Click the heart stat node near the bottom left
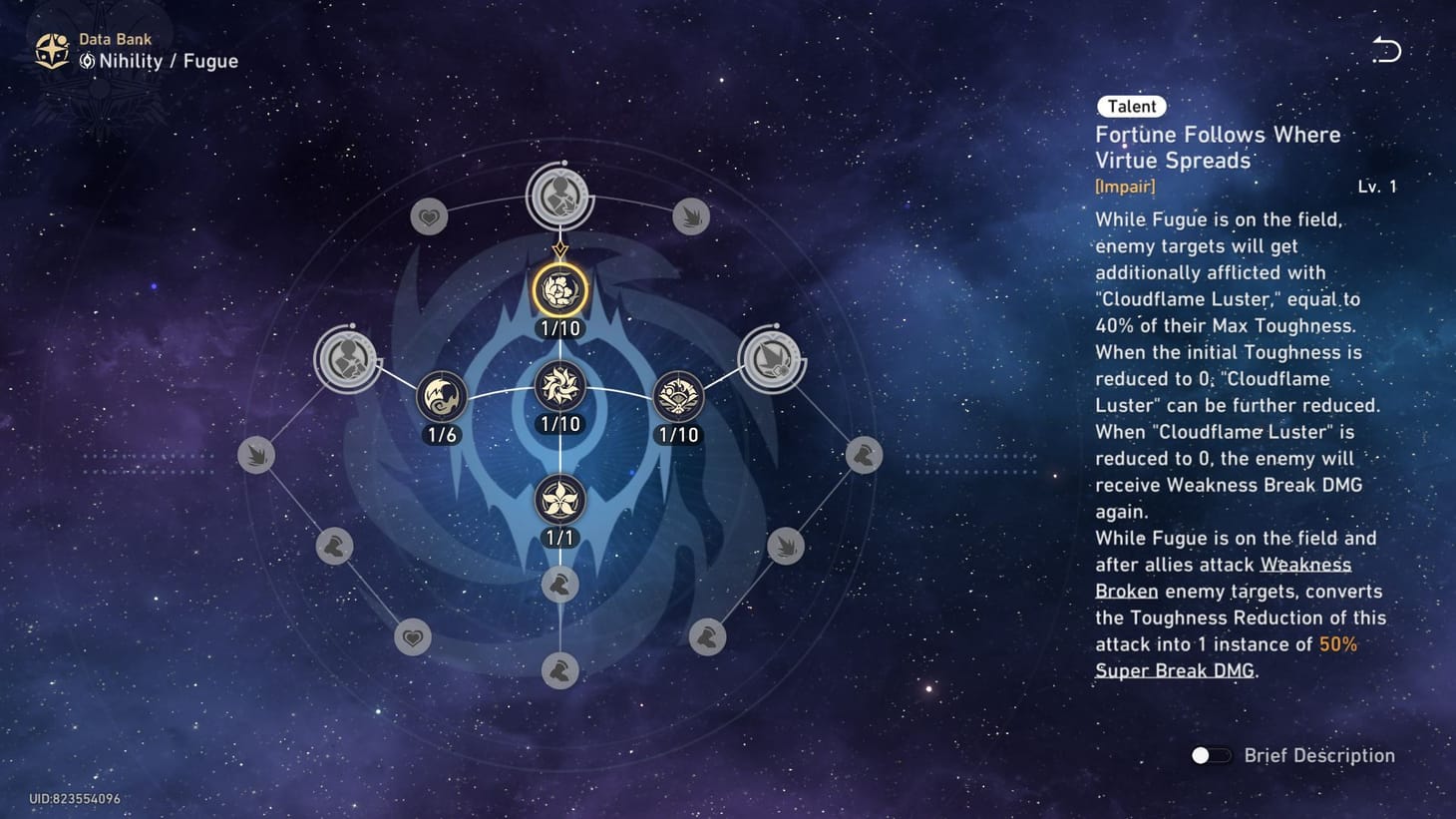 pyautogui.click(x=412, y=636)
